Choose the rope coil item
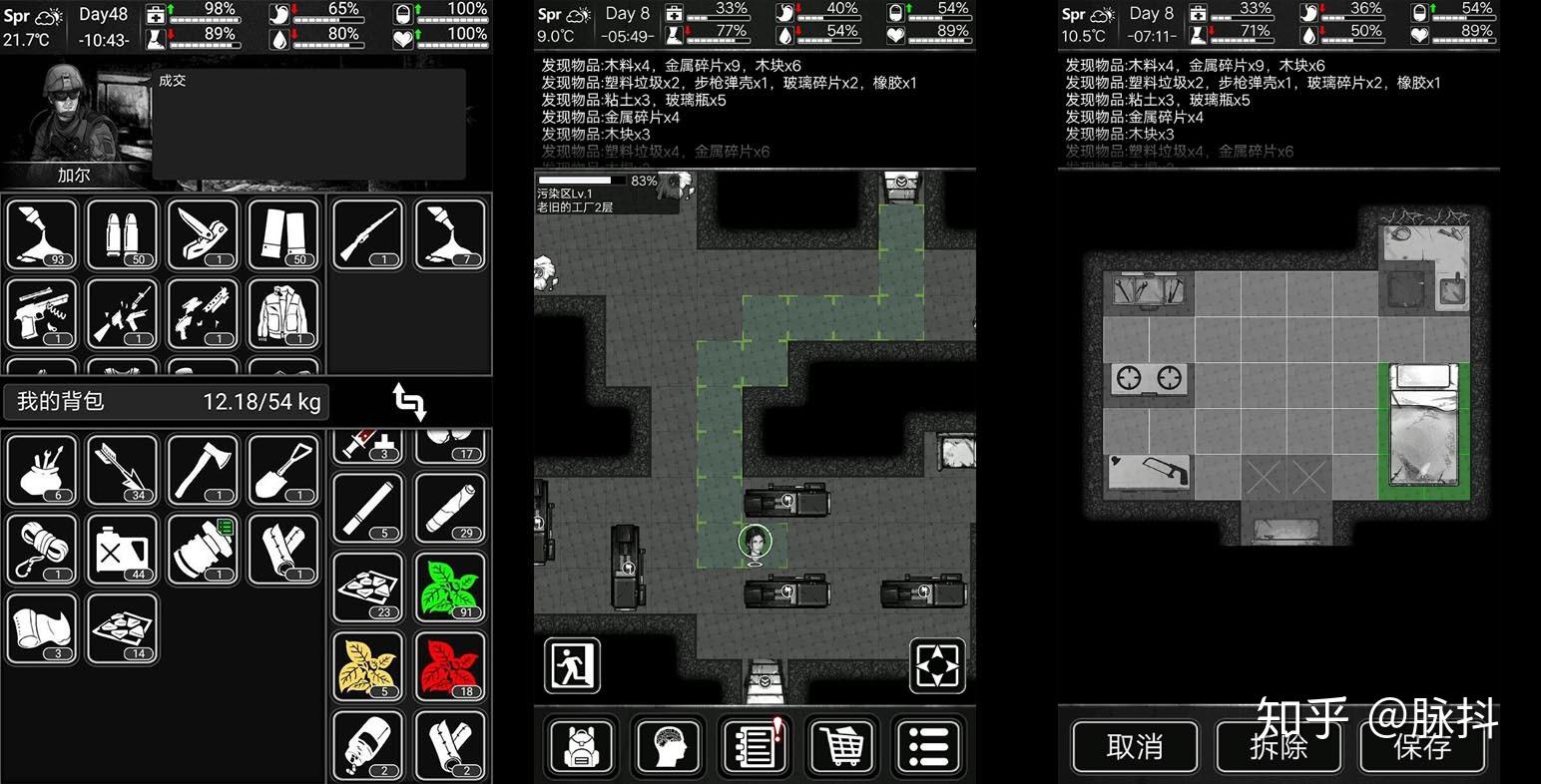 (x=42, y=550)
